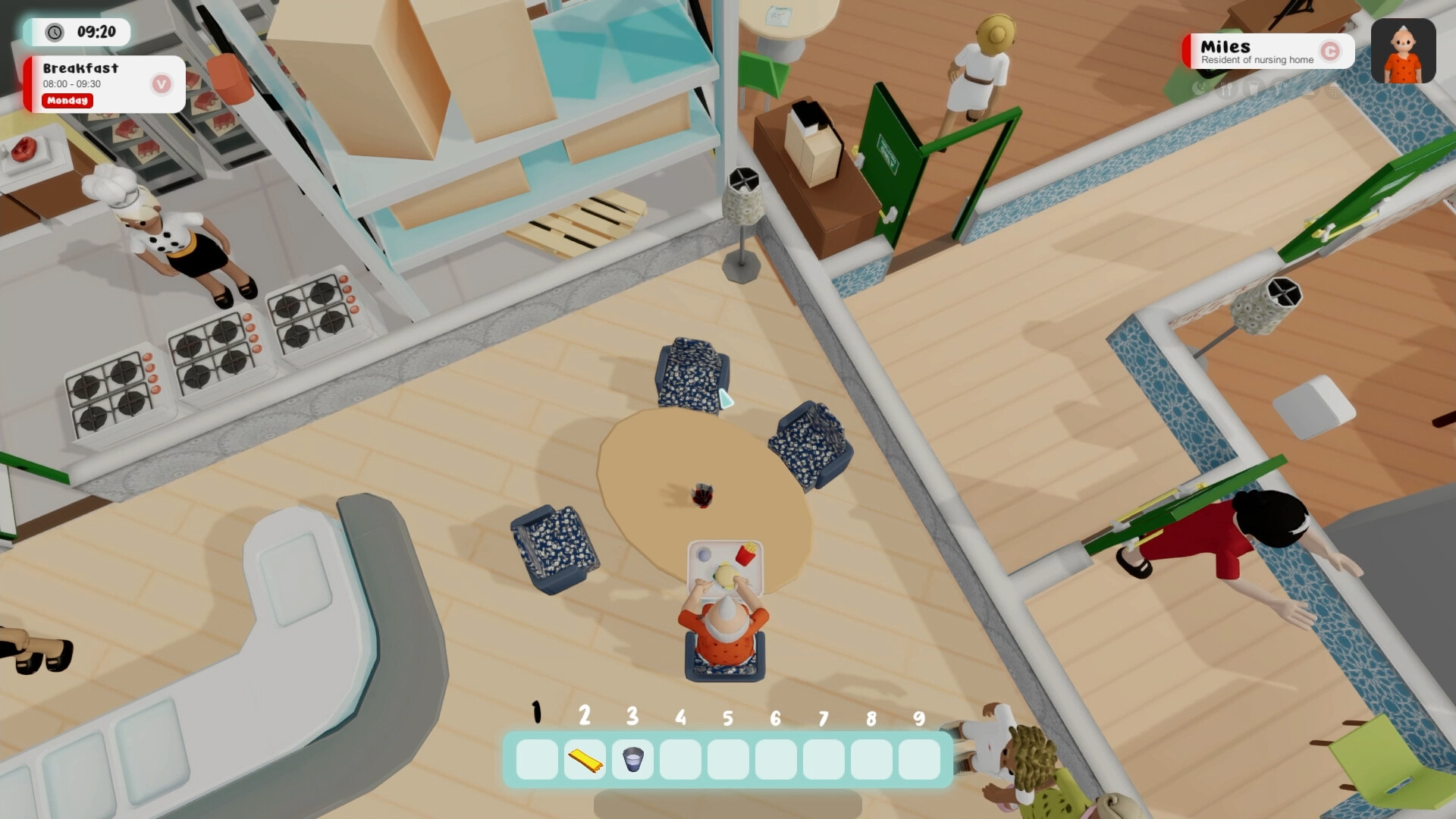
Task: Select the yellow item in hotbar slot 2
Action: click(x=584, y=761)
